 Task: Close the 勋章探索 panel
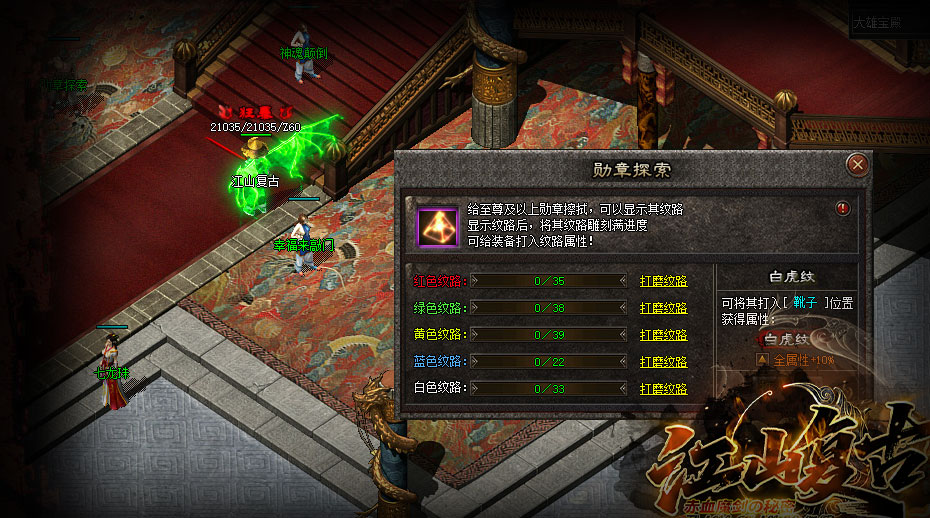pos(856,164)
